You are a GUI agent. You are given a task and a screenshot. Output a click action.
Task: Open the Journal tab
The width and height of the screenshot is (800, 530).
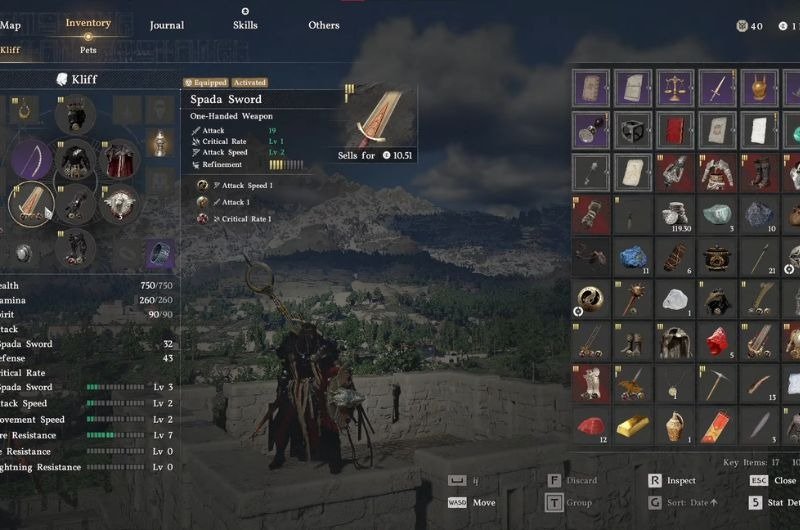(x=167, y=26)
